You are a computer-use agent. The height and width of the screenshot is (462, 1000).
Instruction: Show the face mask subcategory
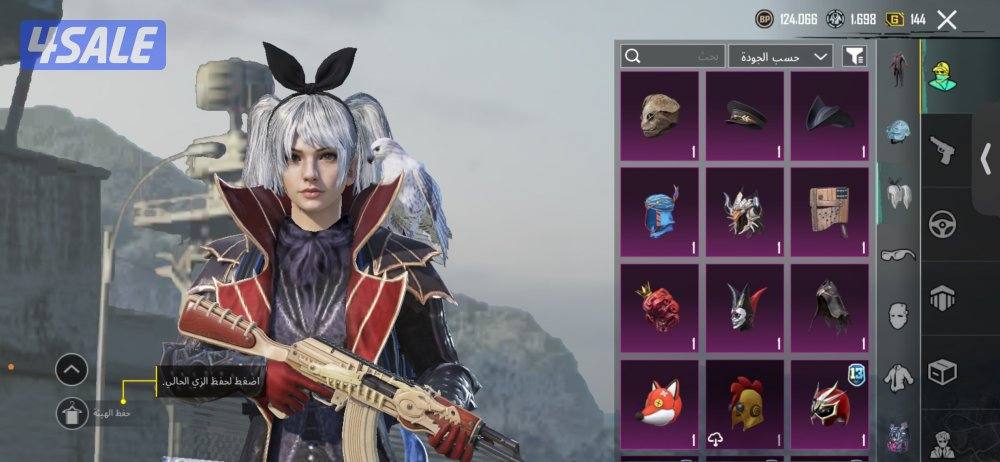898,315
